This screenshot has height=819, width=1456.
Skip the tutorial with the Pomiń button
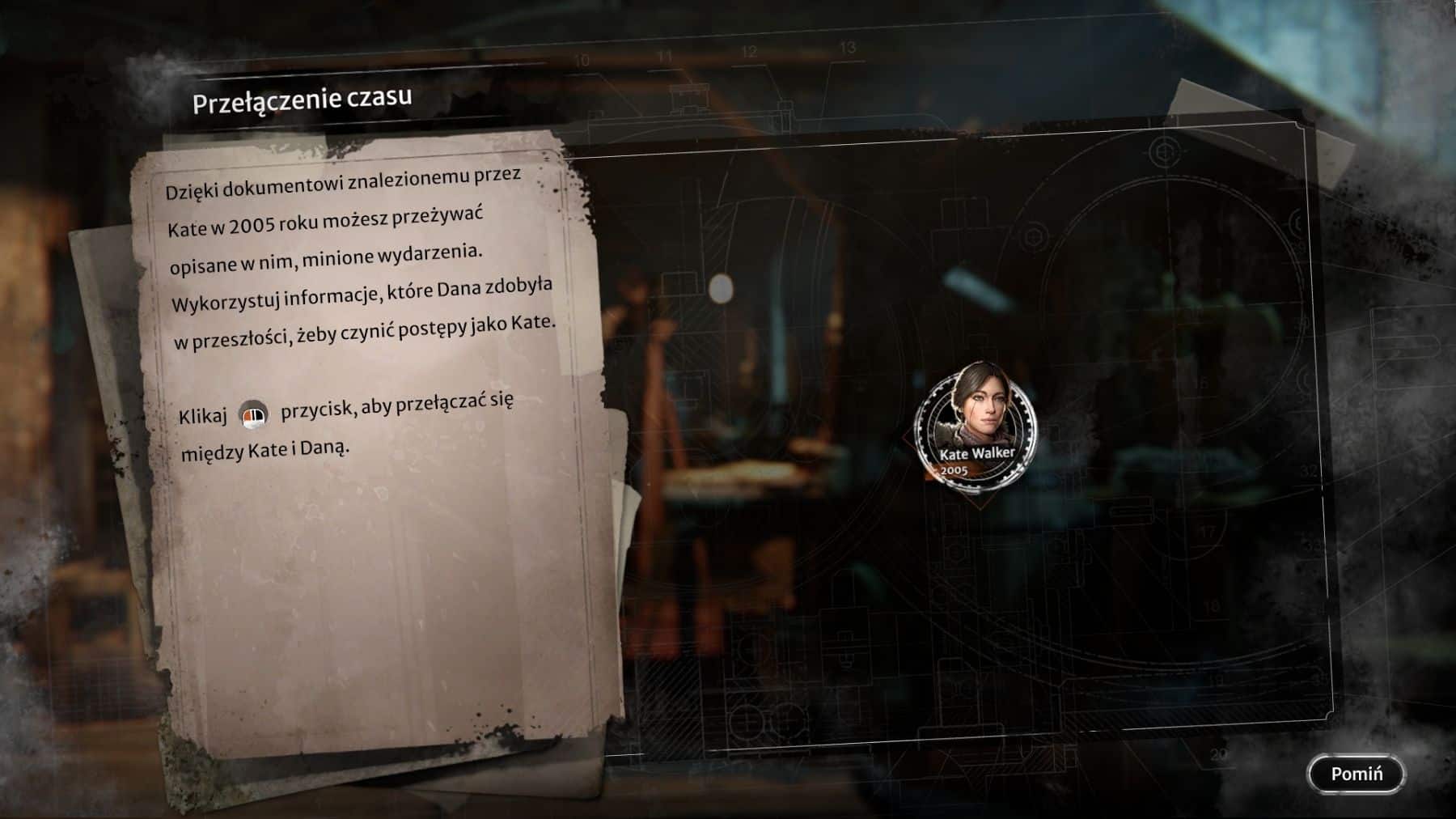(x=1356, y=774)
